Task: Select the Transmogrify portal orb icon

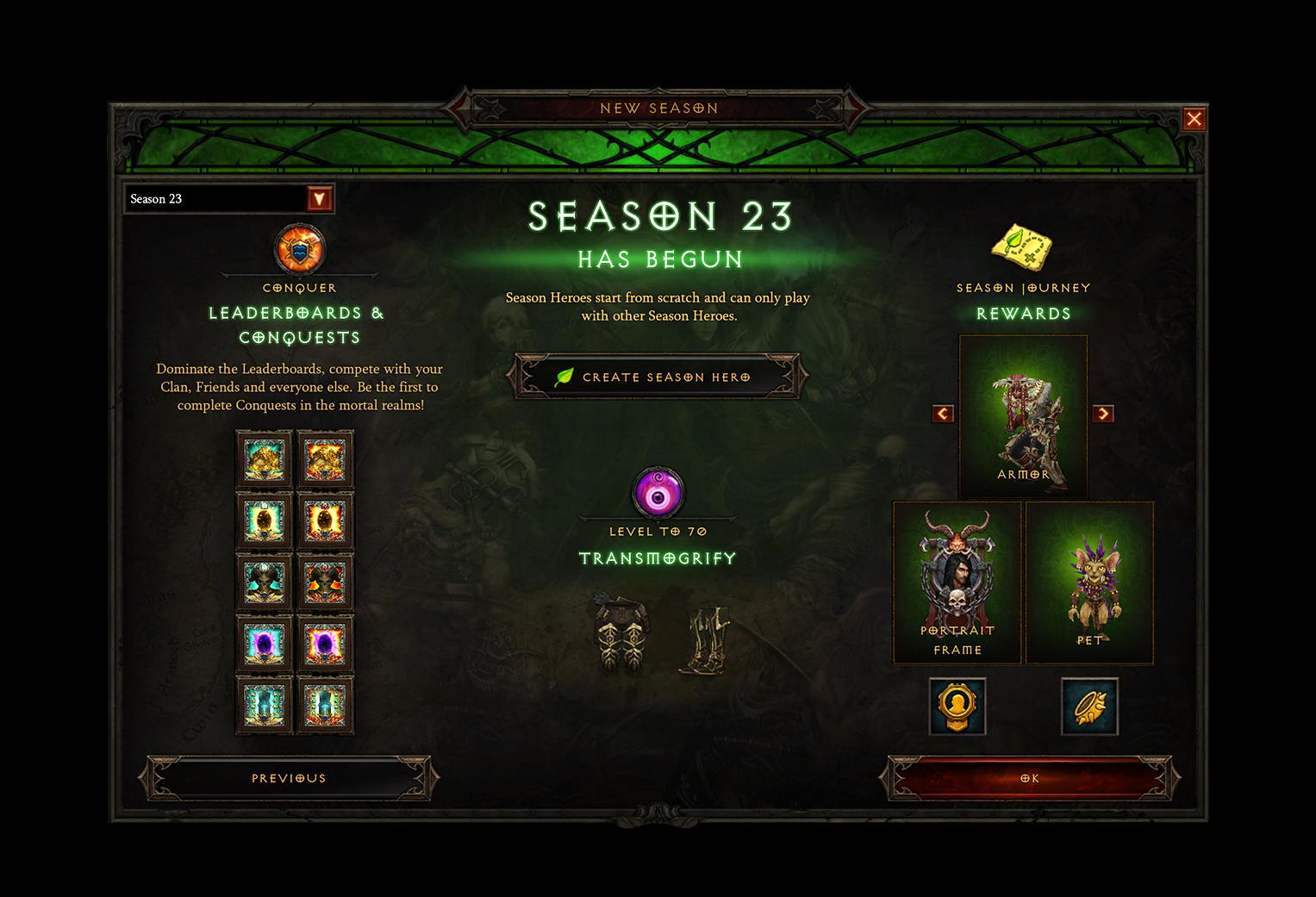Action: tap(658, 495)
